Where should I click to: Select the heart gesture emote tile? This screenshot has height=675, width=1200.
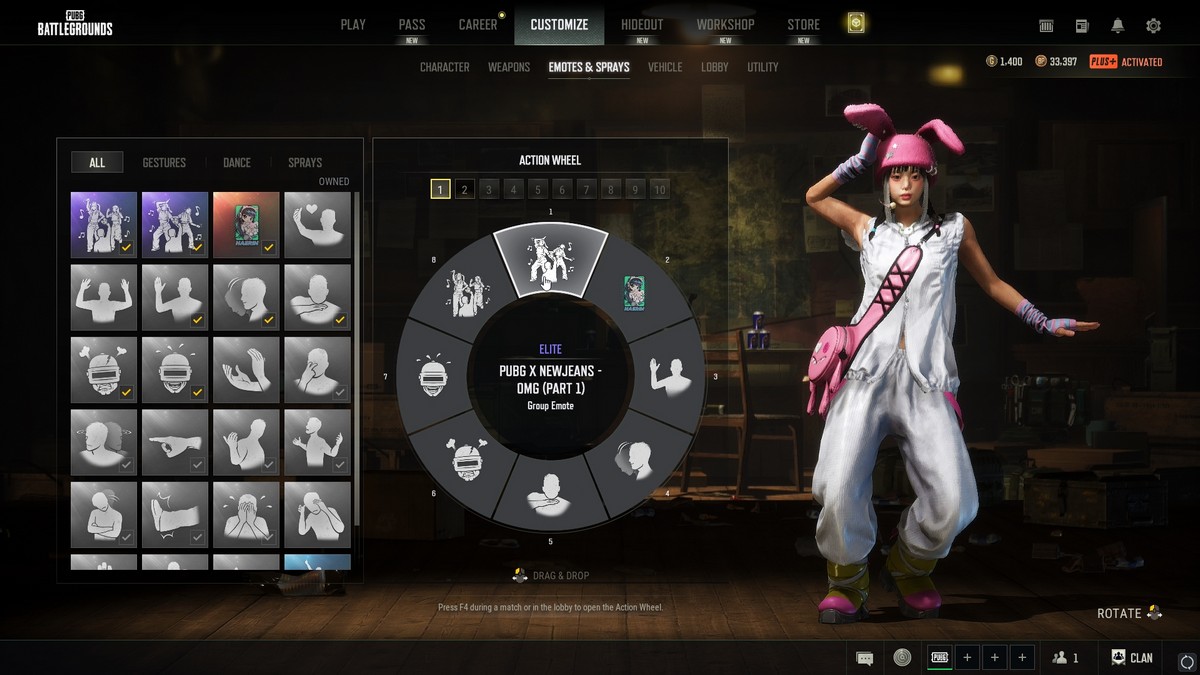click(317, 224)
